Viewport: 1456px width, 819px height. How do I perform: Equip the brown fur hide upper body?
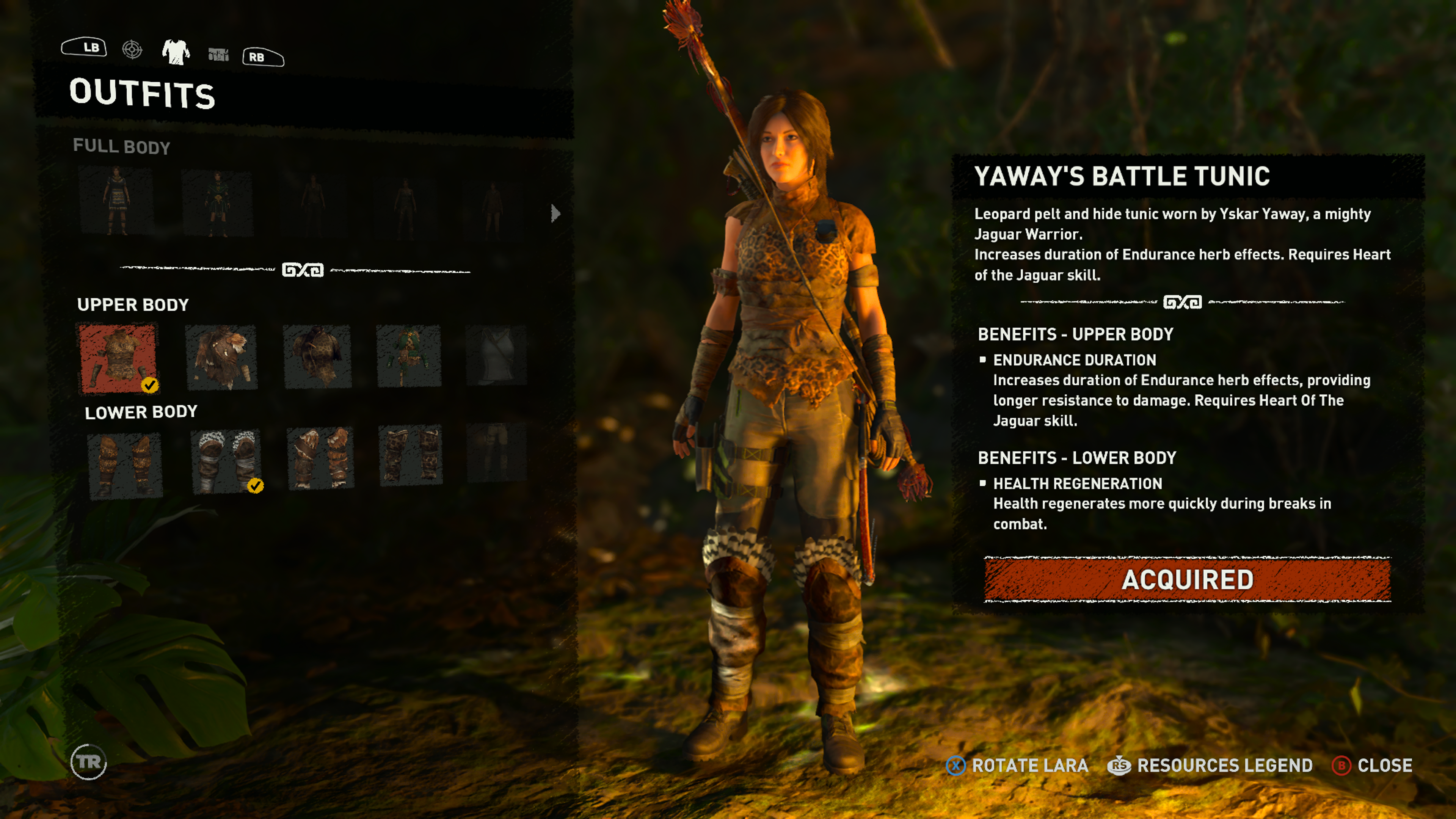[221, 358]
